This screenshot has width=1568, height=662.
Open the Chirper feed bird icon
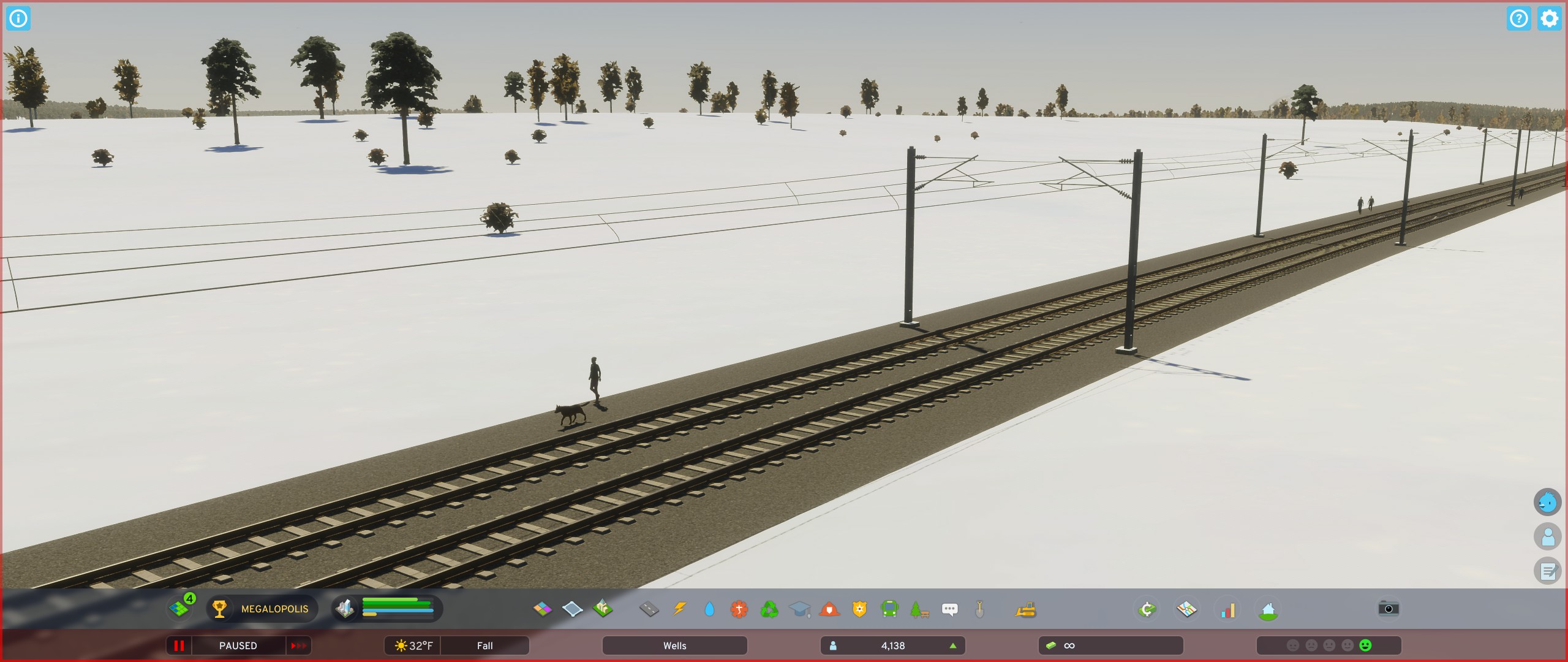click(1548, 502)
